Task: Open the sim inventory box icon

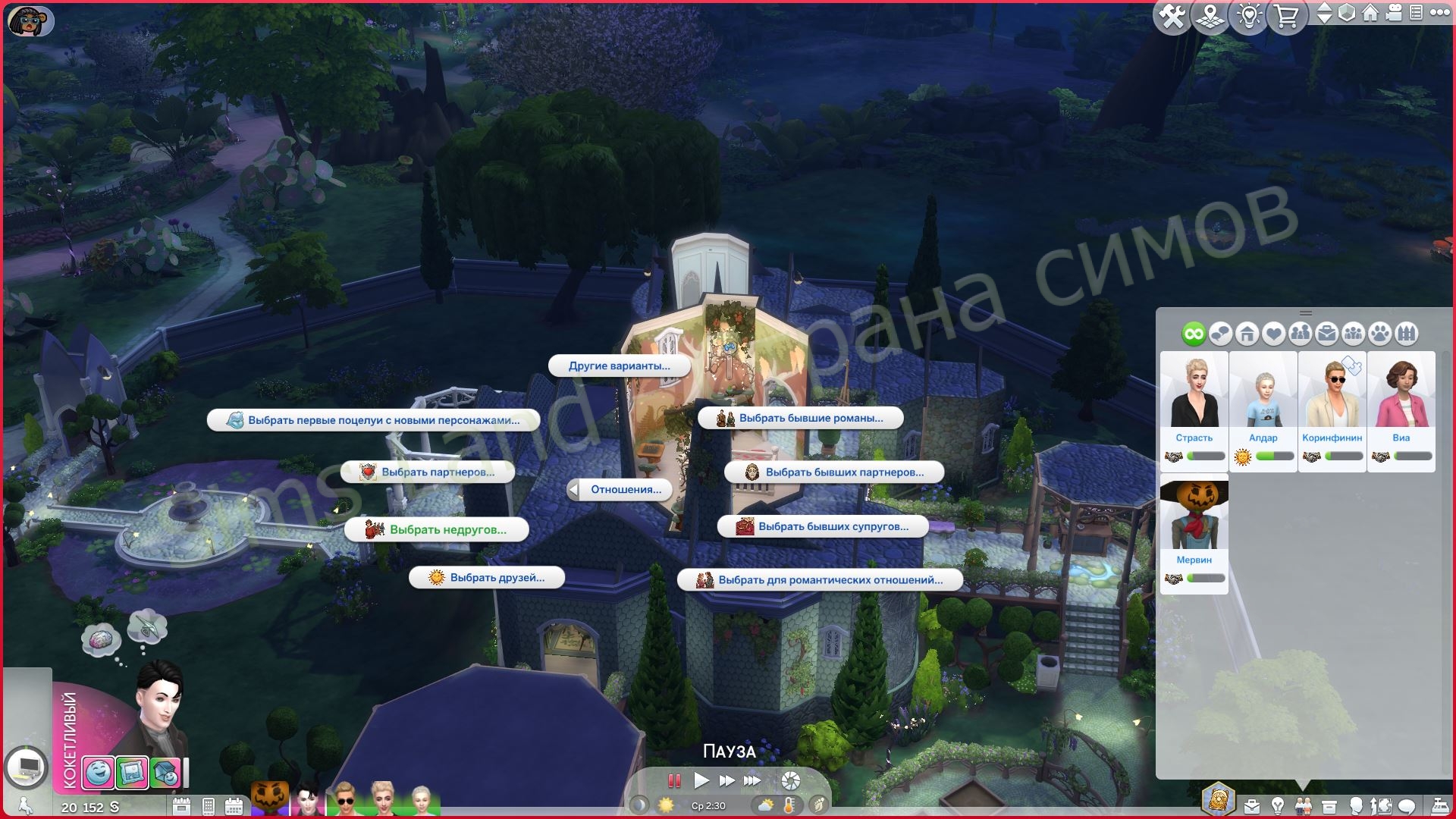Action: coord(1329,805)
